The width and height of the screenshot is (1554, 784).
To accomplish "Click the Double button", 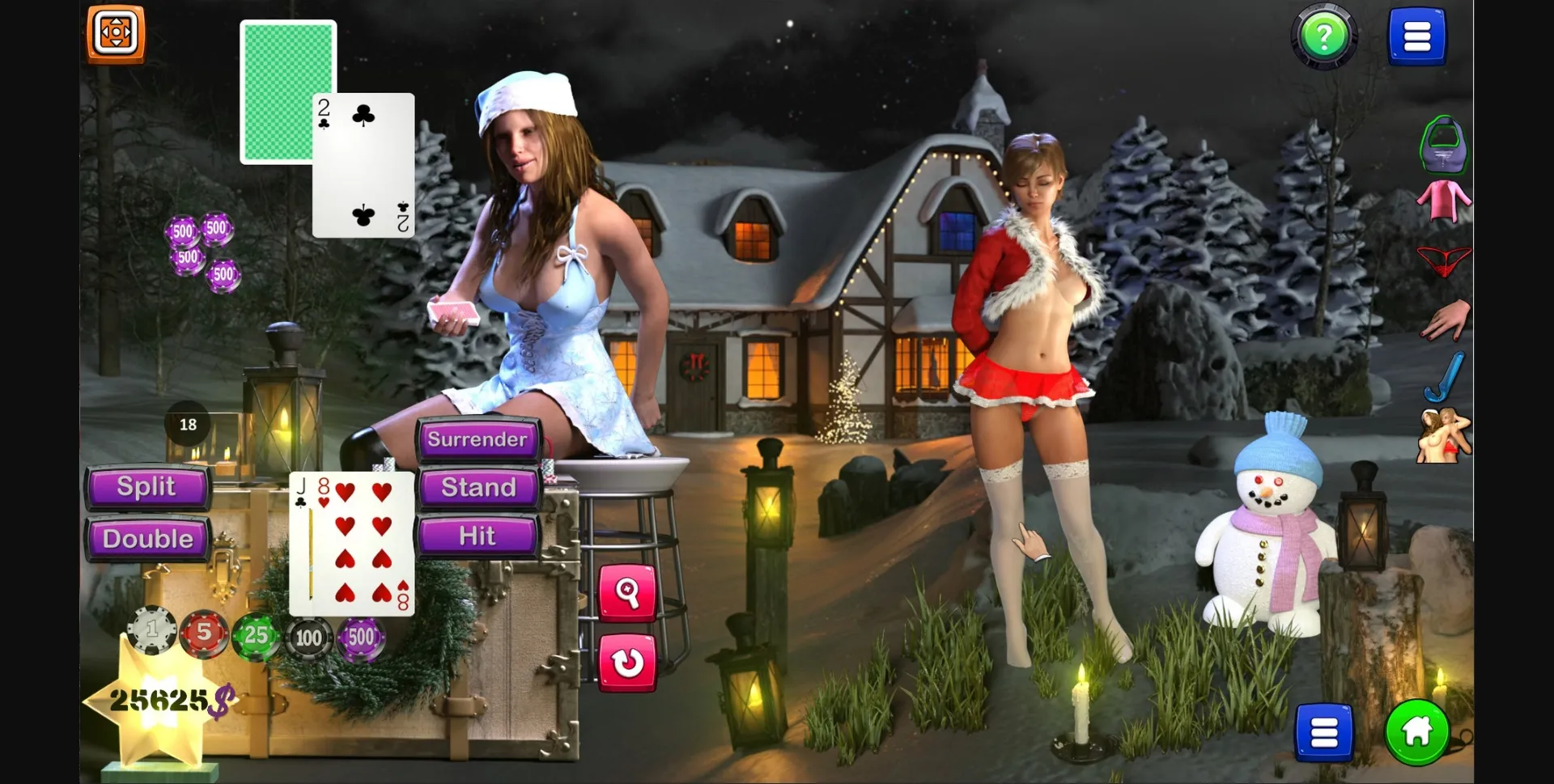I will click(x=148, y=538).
